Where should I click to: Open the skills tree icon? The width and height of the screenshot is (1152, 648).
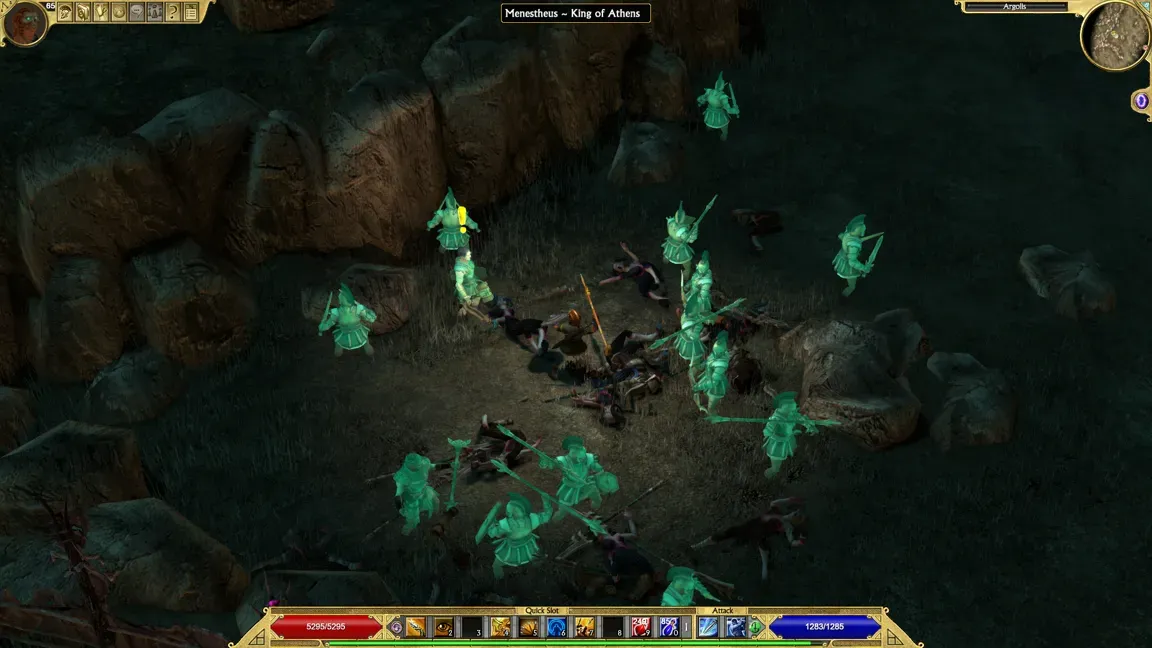click(101, 12)
